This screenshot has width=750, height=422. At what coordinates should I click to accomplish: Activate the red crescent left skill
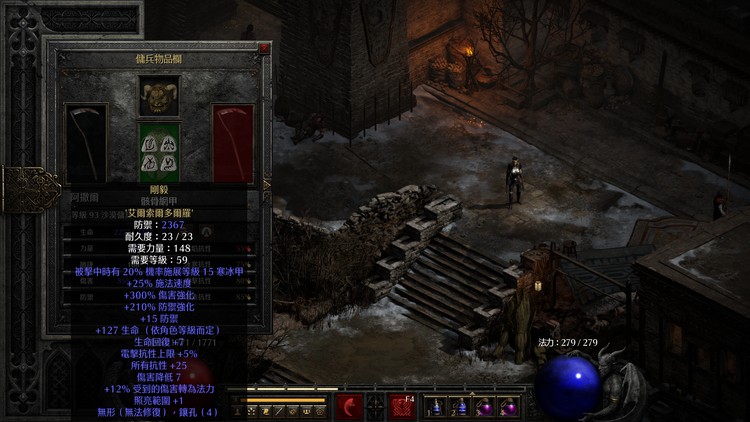point(349,406)
